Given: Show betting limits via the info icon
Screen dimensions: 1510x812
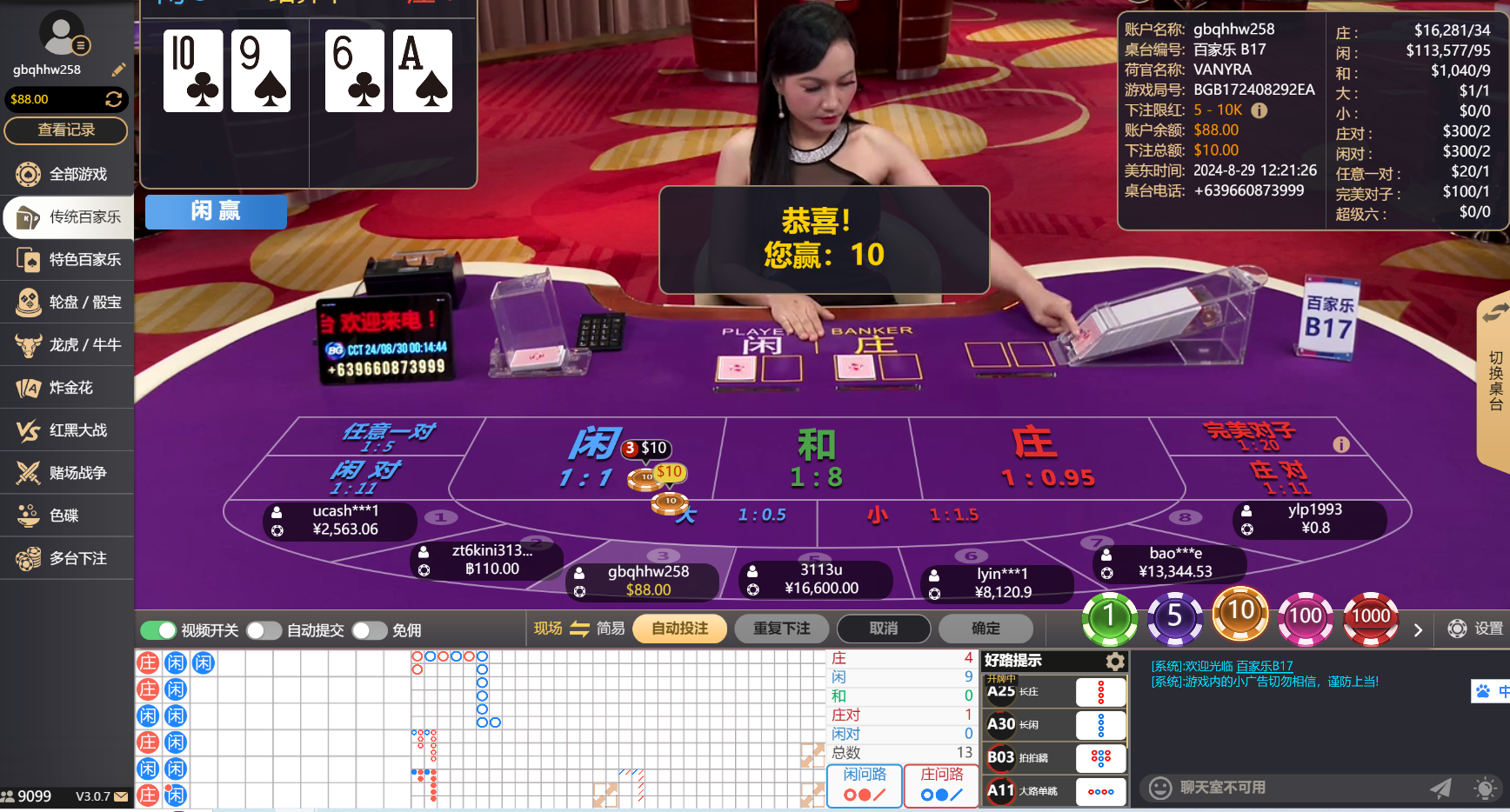Looking at the screenshot, I should 1259,110.
